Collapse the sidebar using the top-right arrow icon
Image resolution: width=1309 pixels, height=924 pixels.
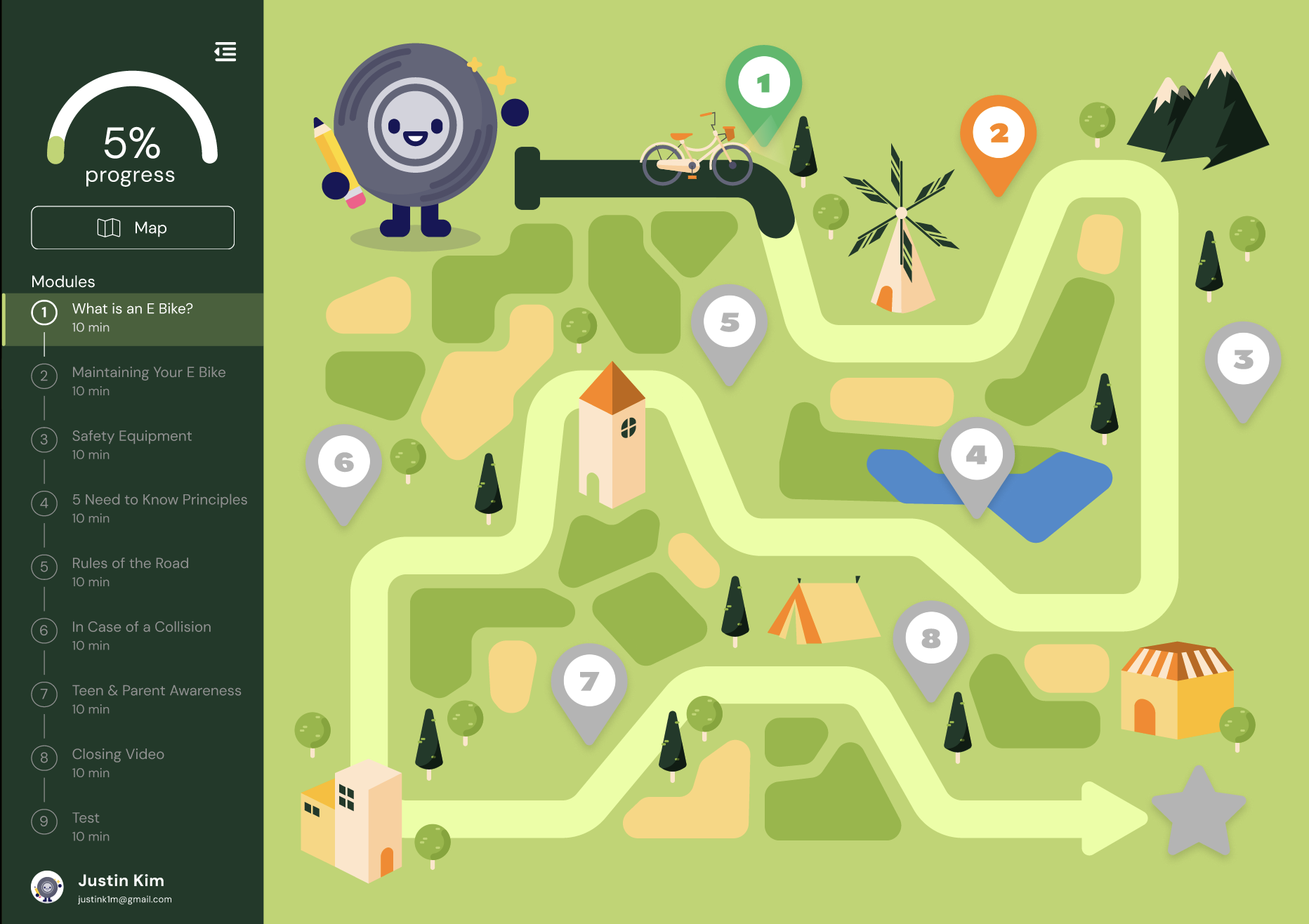point(225,53)
